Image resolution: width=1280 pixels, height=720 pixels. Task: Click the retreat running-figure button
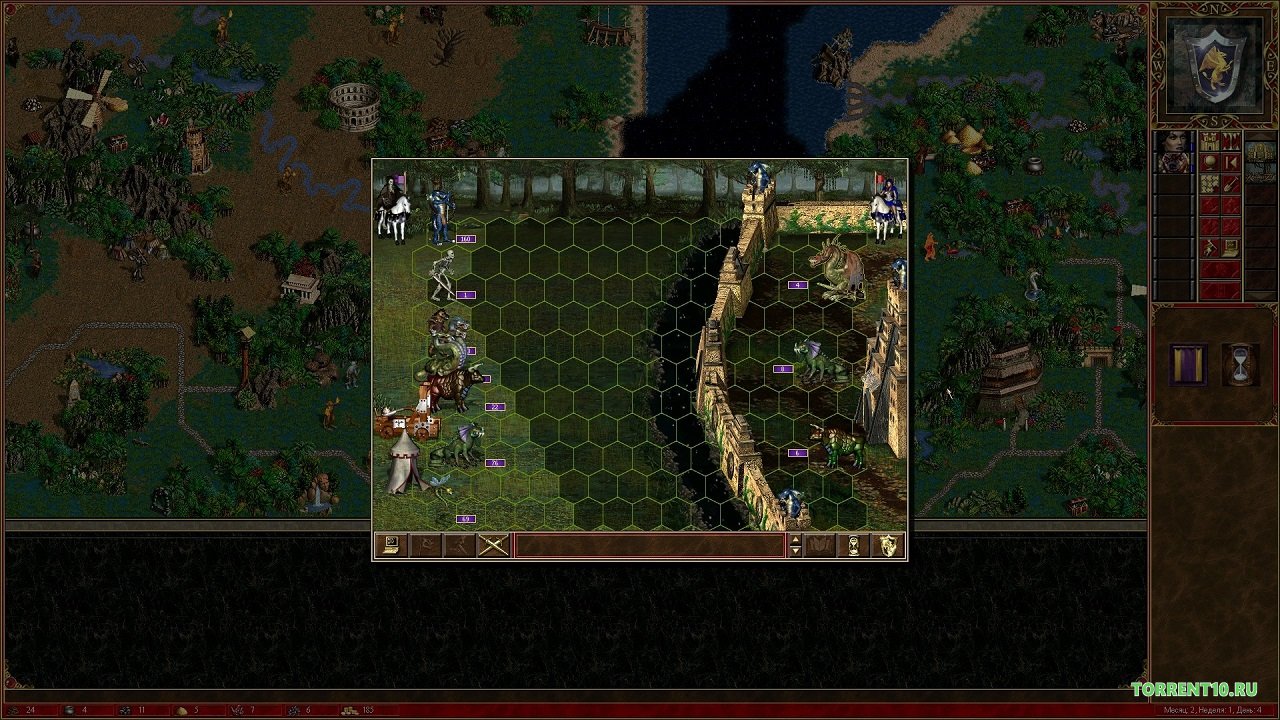459,545
